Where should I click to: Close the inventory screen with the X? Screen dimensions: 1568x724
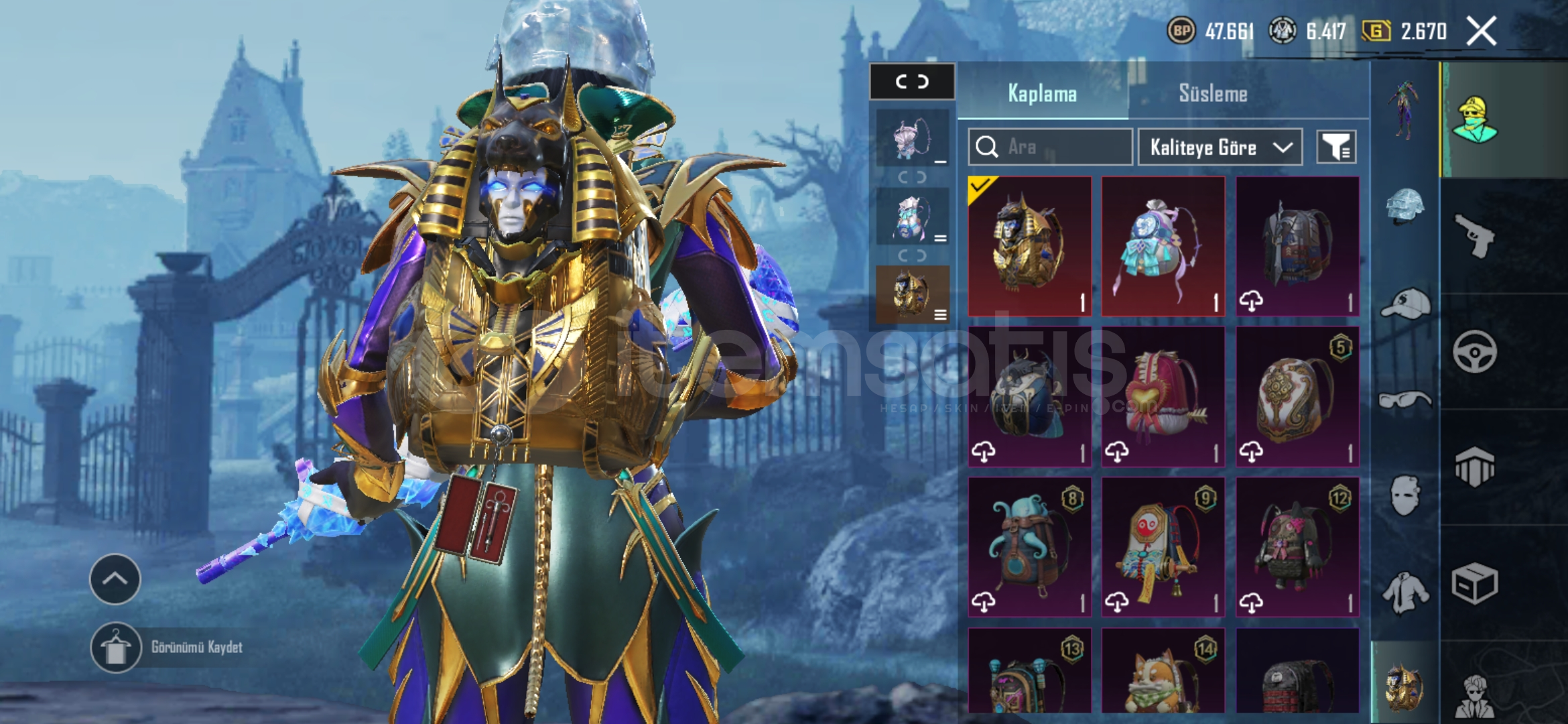tap(1481, 32)
